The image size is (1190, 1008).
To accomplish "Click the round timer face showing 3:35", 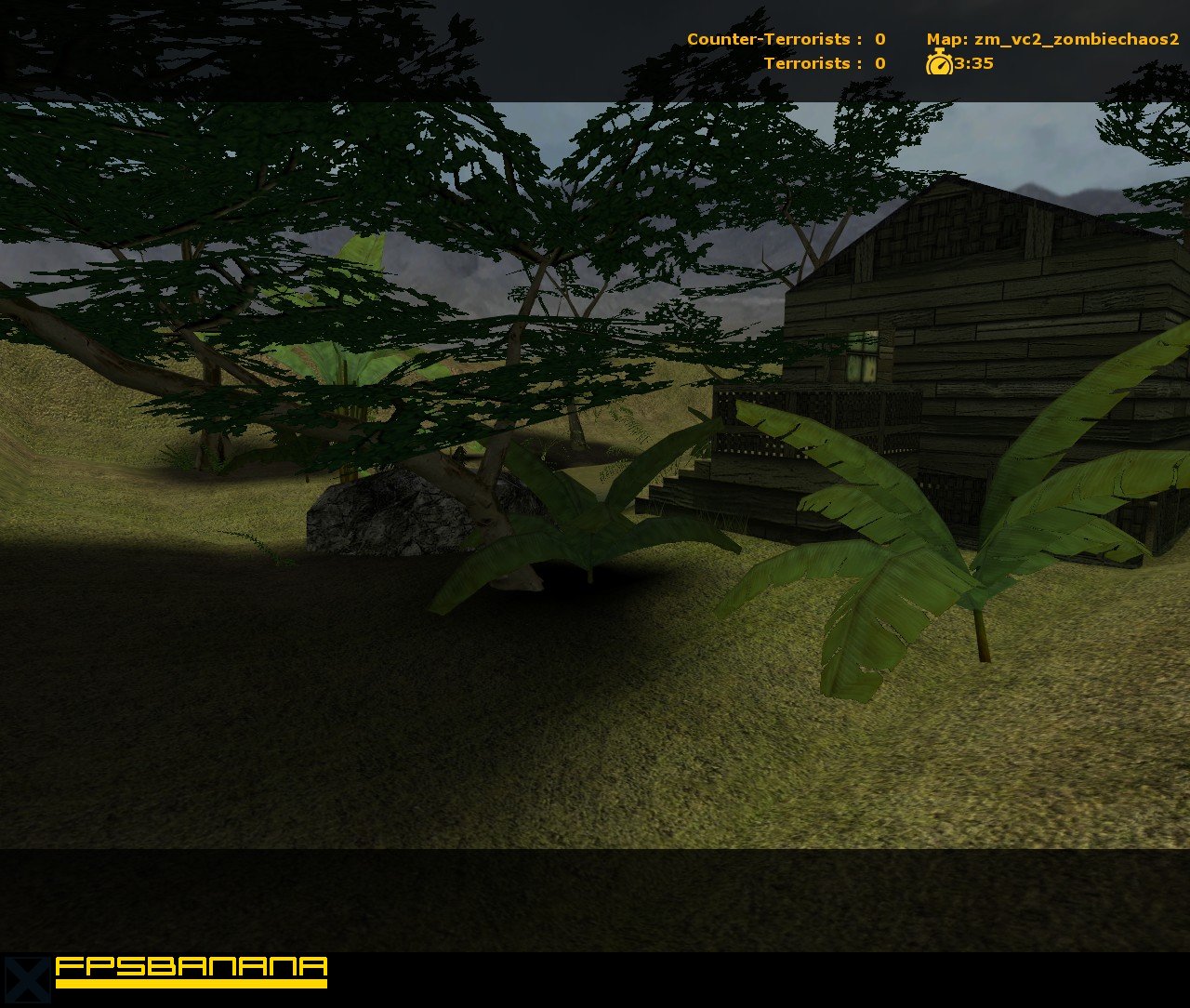I will [940, 64].
